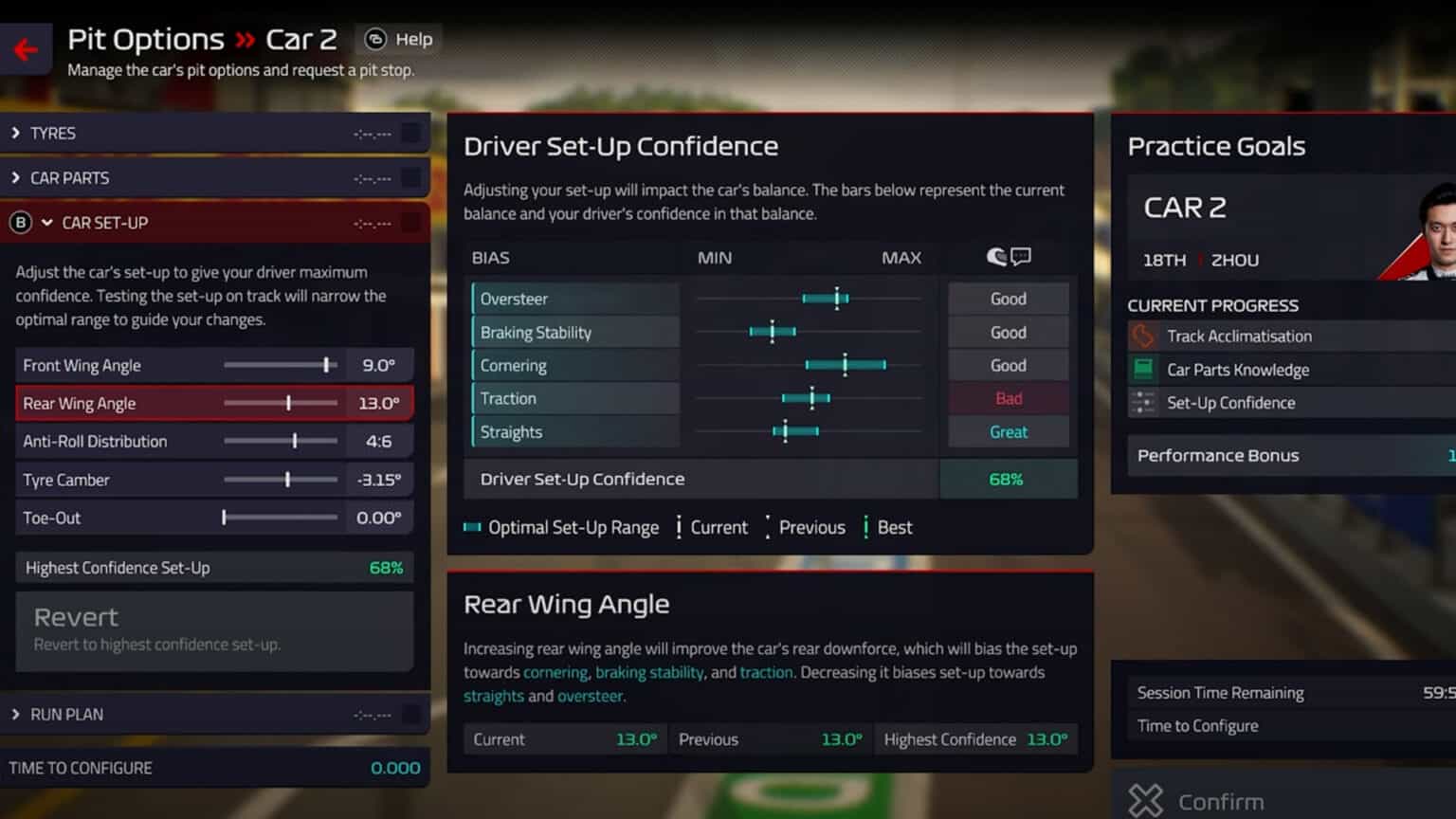The image size is (1456, 819).
Task: Click the Car Parts Knowledge icon
Action: pos(1143,370)
